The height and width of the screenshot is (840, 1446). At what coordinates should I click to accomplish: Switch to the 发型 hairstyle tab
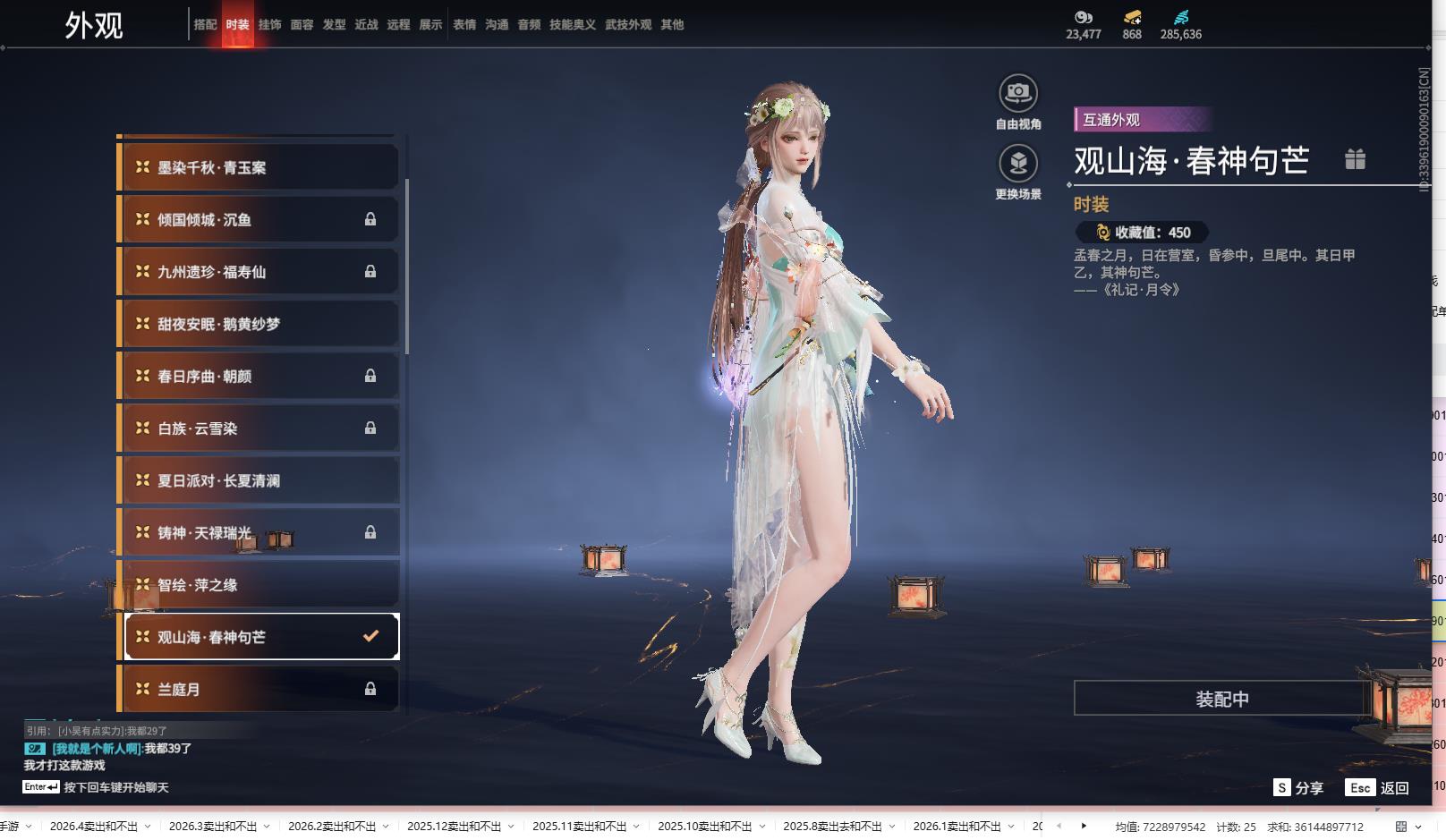tap(334, 25)
